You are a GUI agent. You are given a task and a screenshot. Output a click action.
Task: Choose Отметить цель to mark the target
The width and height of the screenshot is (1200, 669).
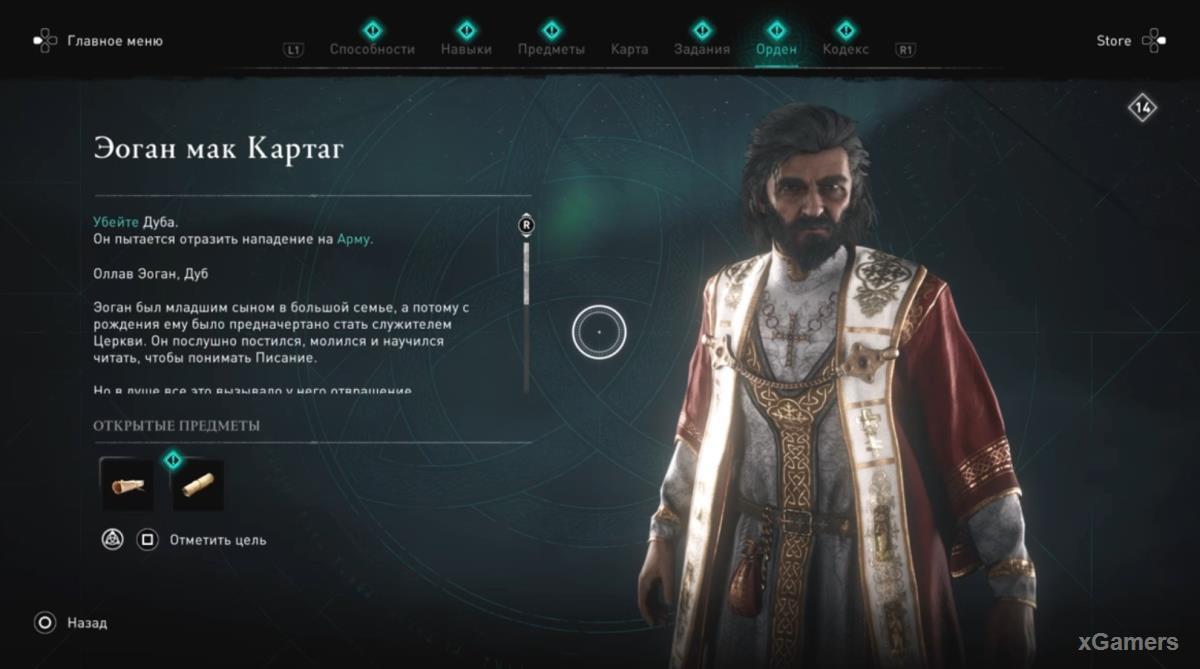click(x=217, y=540)
